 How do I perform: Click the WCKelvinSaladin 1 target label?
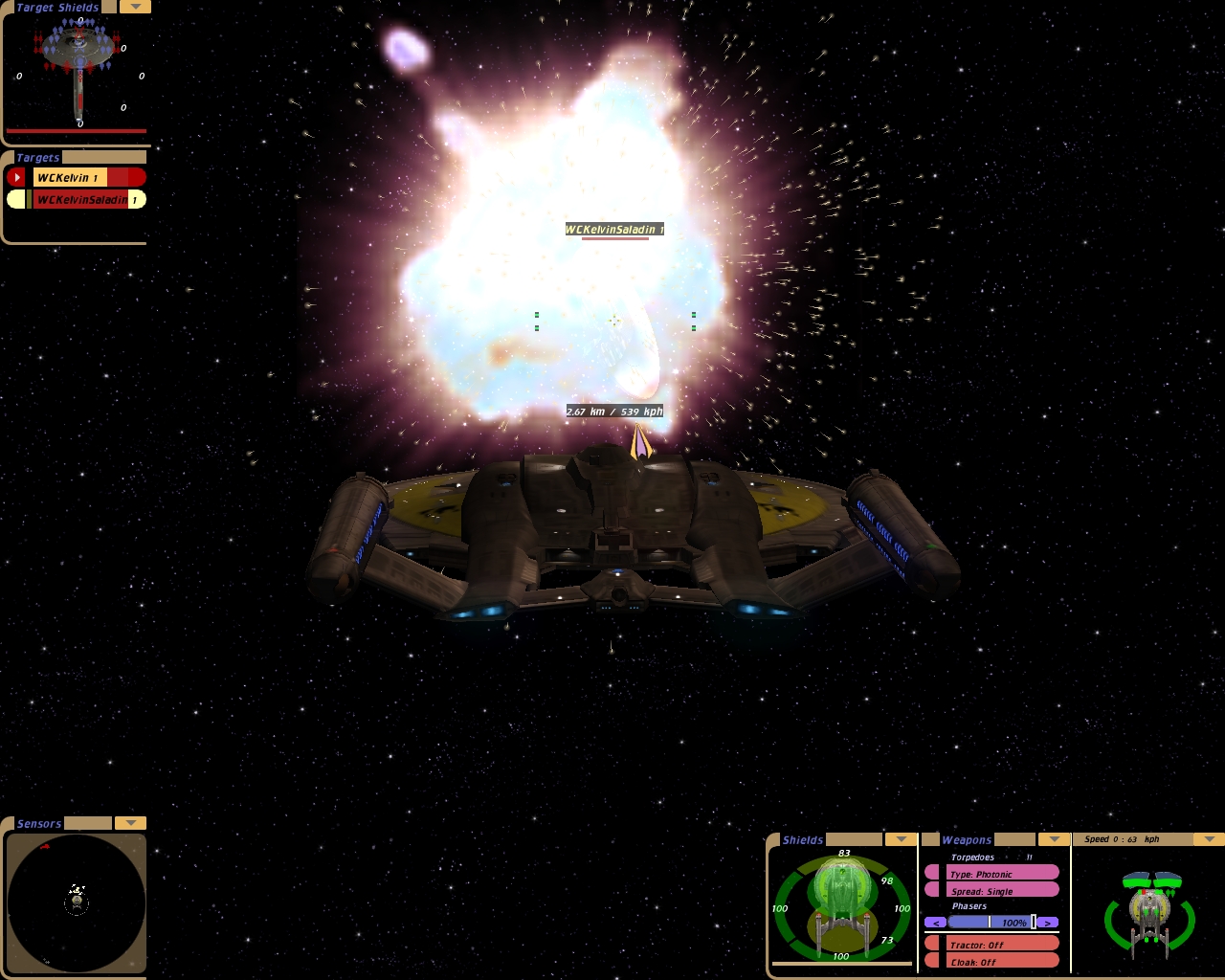(x=613, y=230)
